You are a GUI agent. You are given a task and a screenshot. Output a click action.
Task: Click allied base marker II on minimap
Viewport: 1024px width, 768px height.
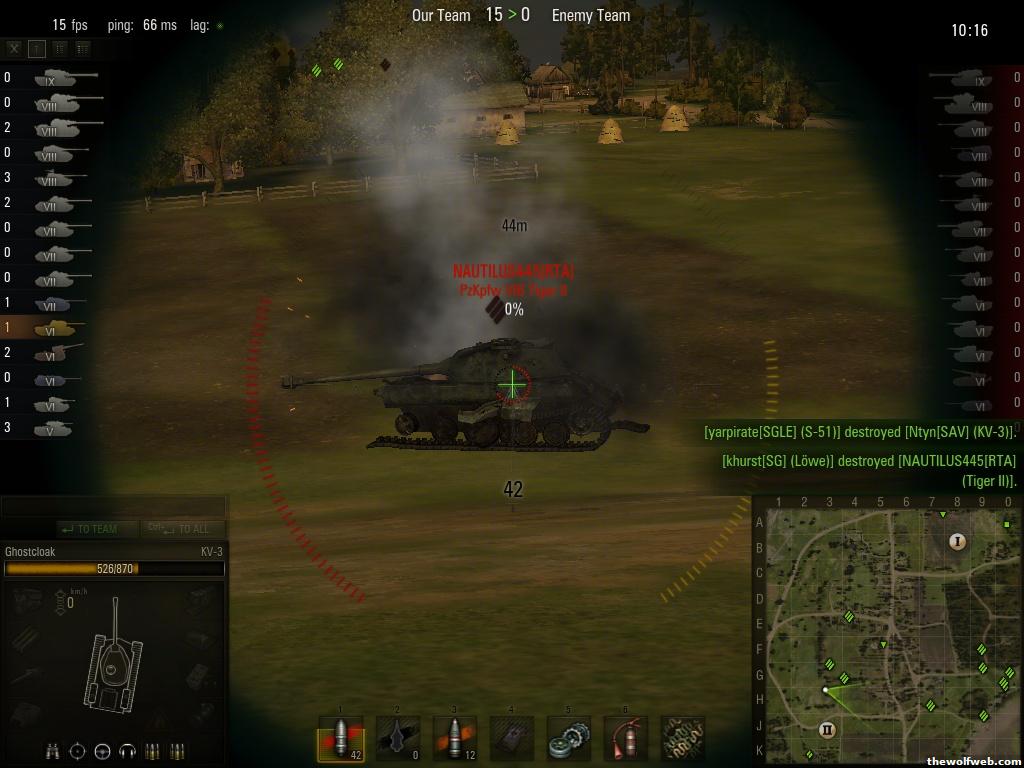pyautogui.click(x=827, y=729)
